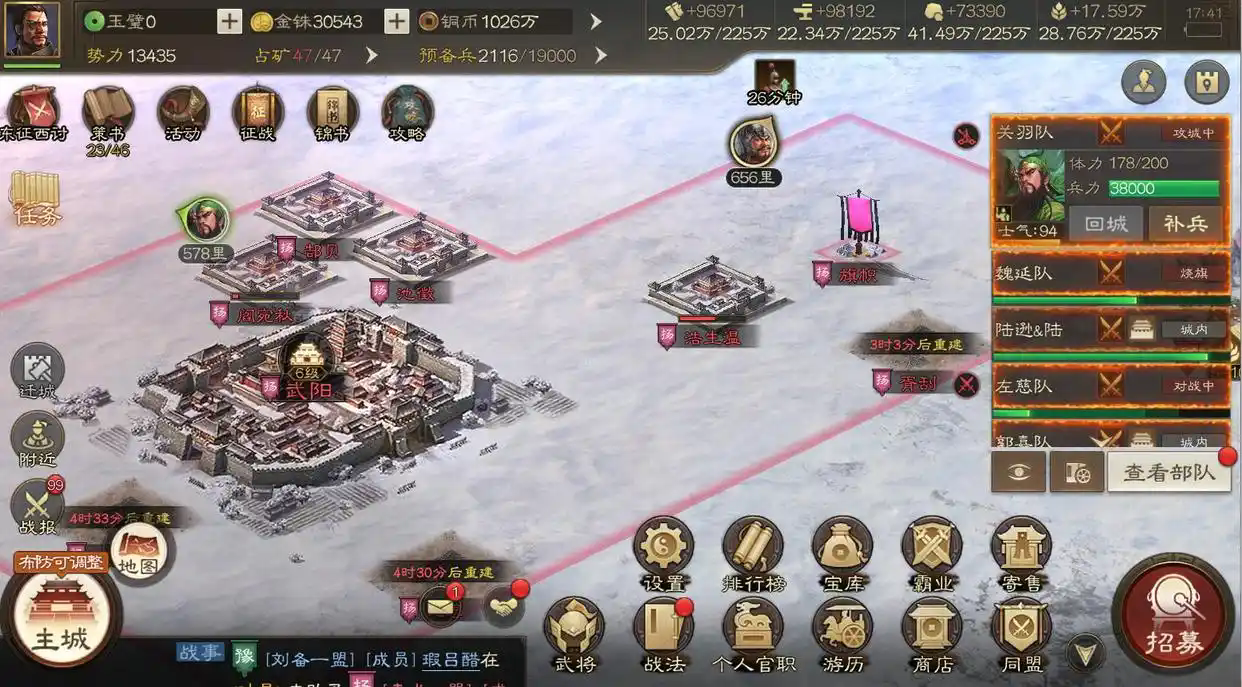Open the 战法 tactics menu

663,633
